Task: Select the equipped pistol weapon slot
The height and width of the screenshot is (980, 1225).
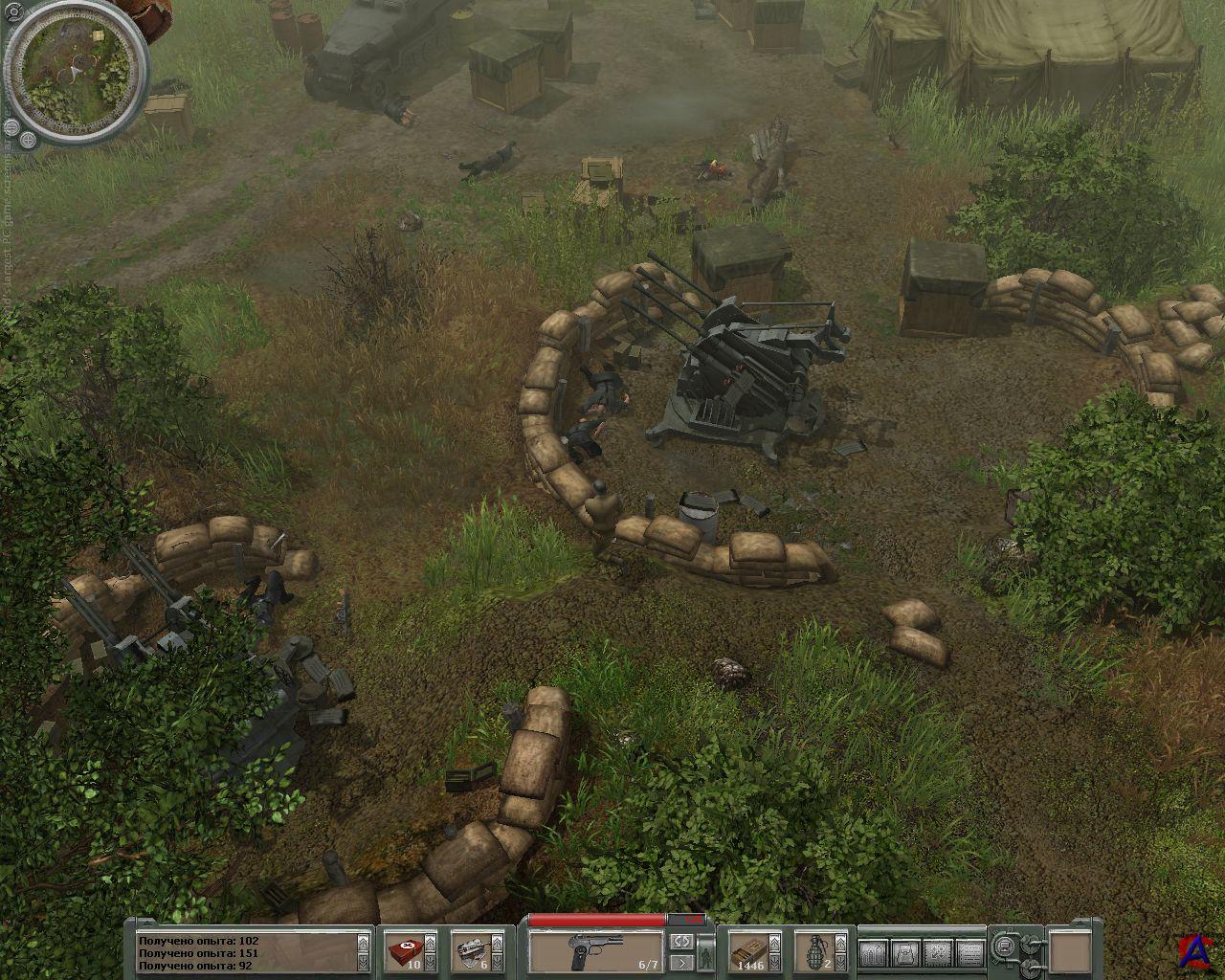Action: [x=595, y=953]
